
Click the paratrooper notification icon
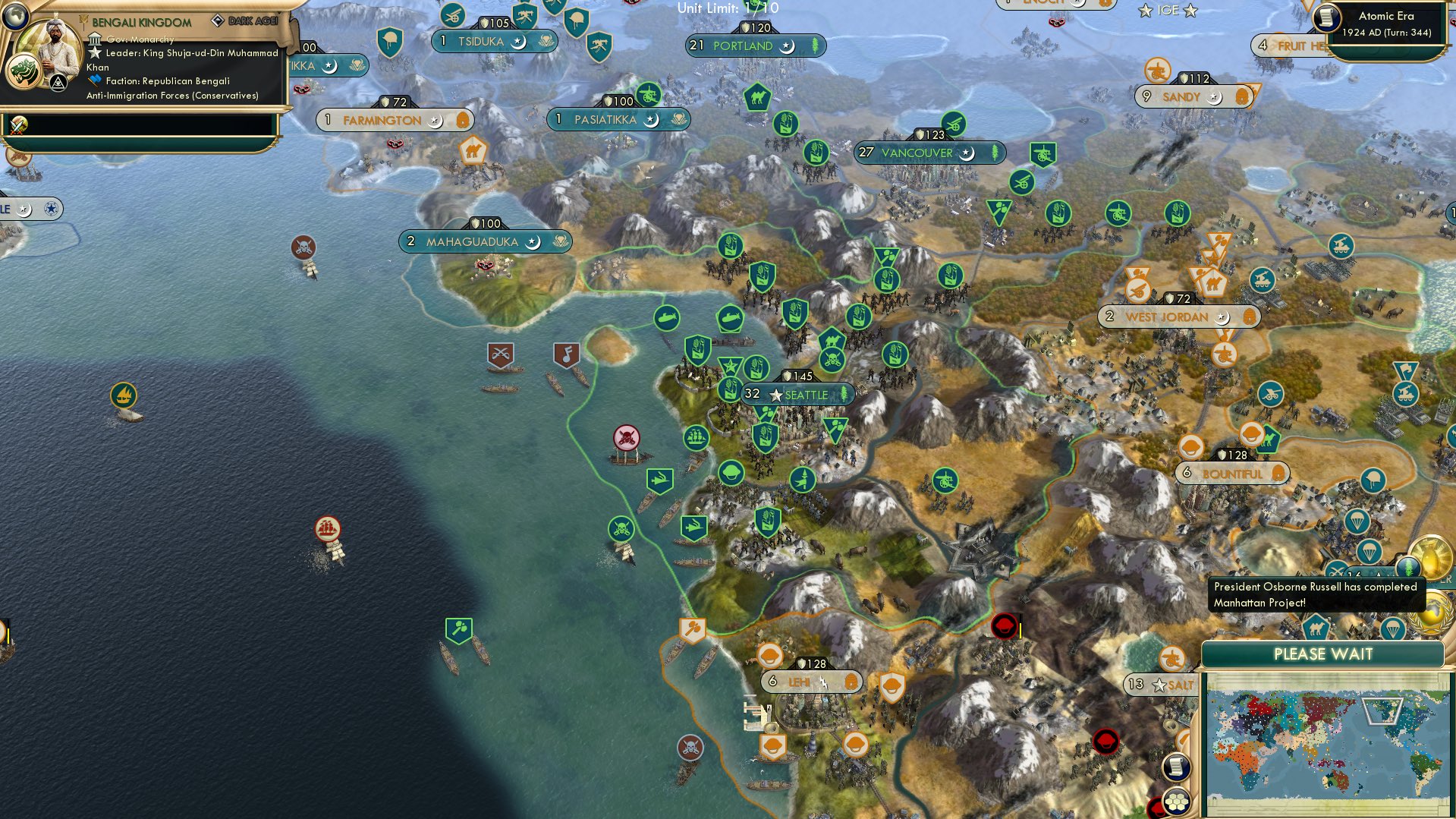point(1370,550)
